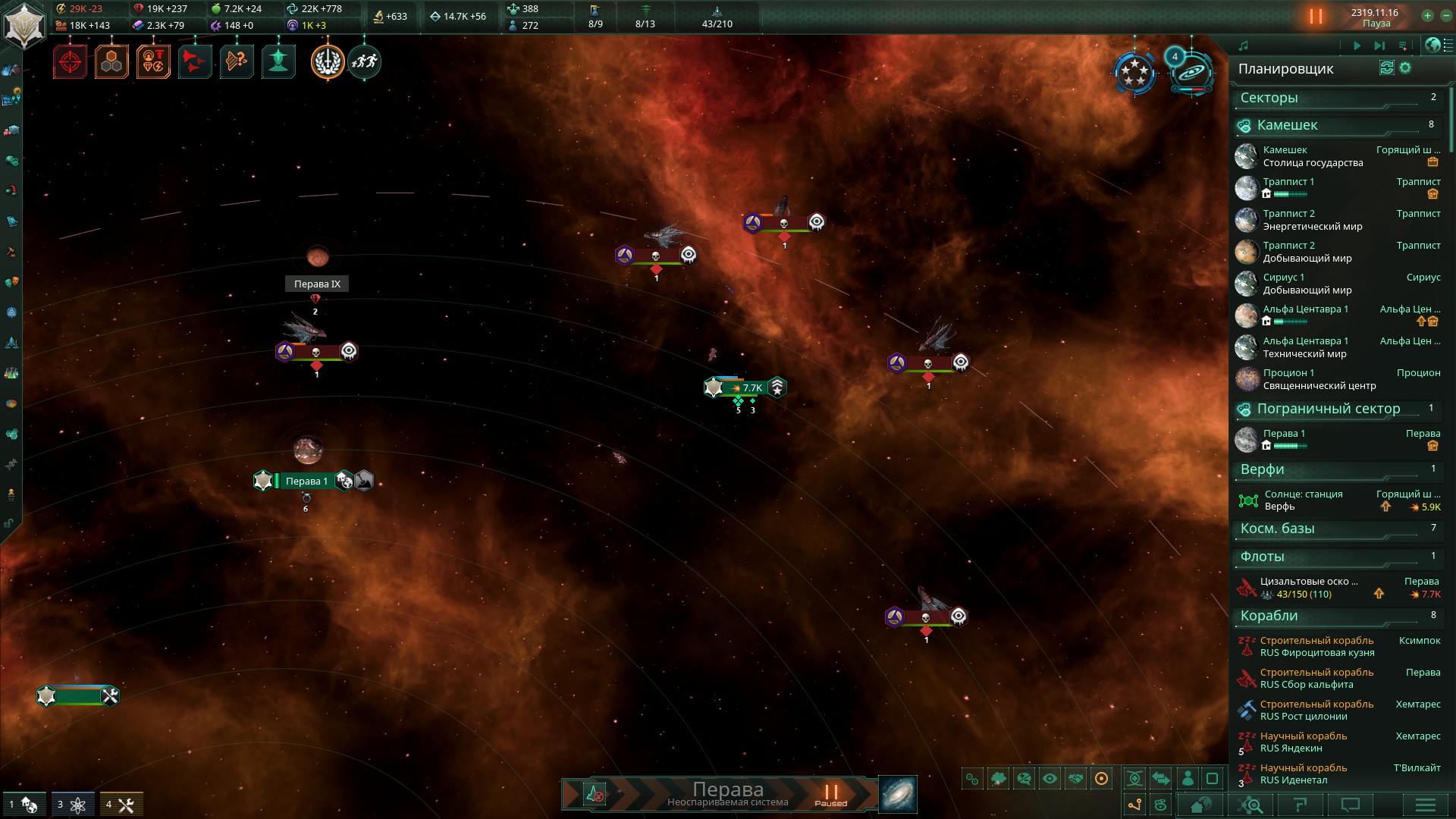This screenshot has height=819, width=1456.
Task: Unpause the game with the orange pause button
Action: click(x=1316, y=16)
